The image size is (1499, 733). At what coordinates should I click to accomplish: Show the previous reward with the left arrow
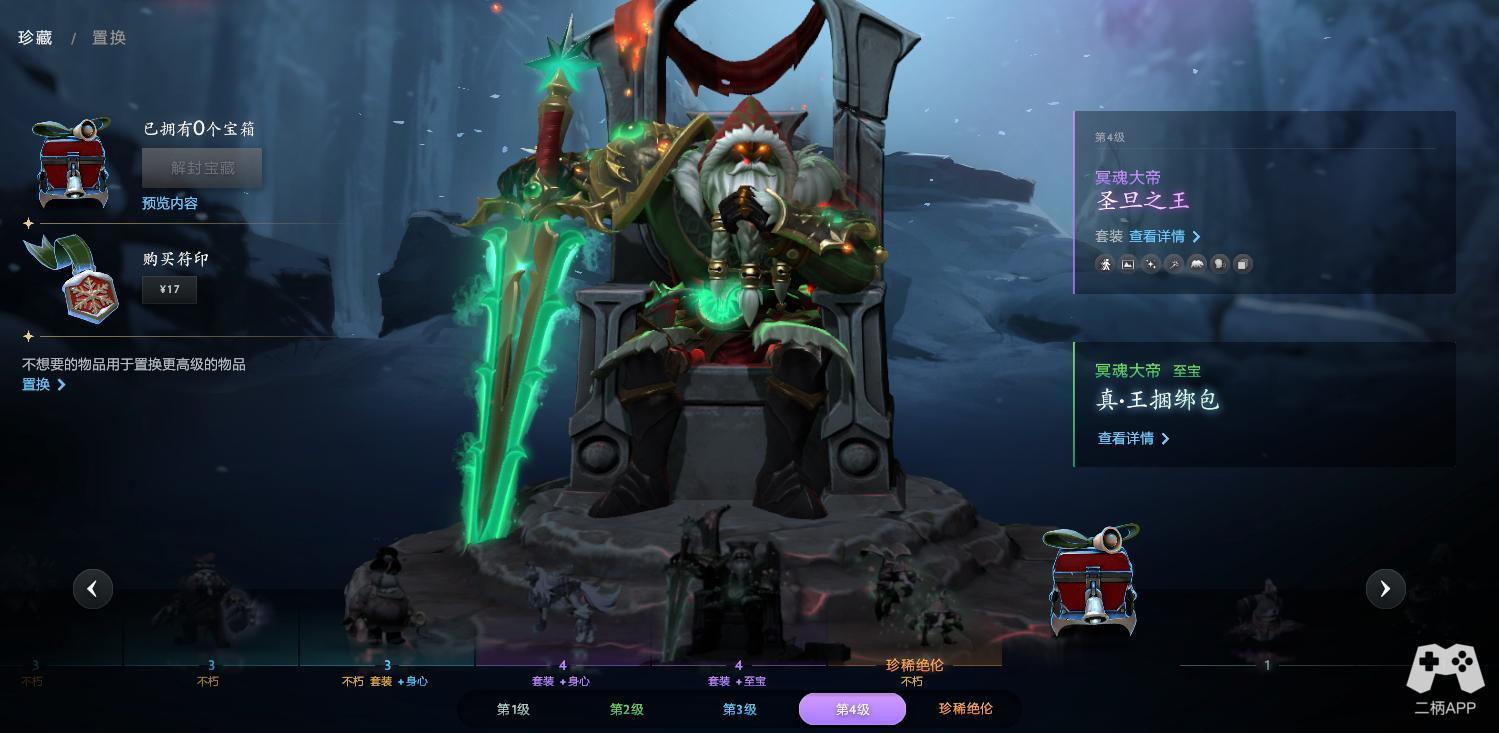pyautogui.click(x=93, y=589)
